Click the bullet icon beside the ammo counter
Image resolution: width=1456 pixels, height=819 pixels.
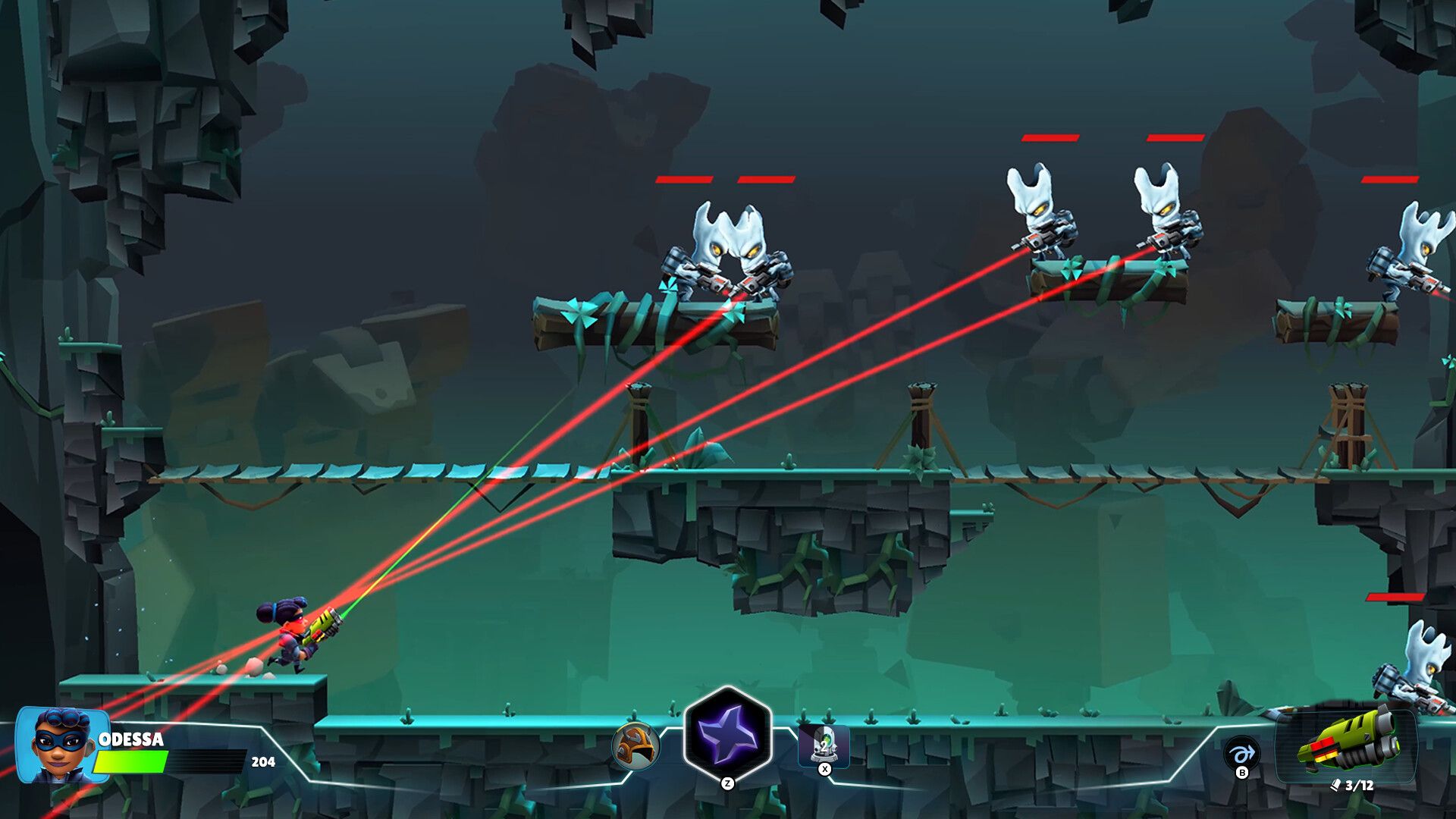coord(1337,785)
